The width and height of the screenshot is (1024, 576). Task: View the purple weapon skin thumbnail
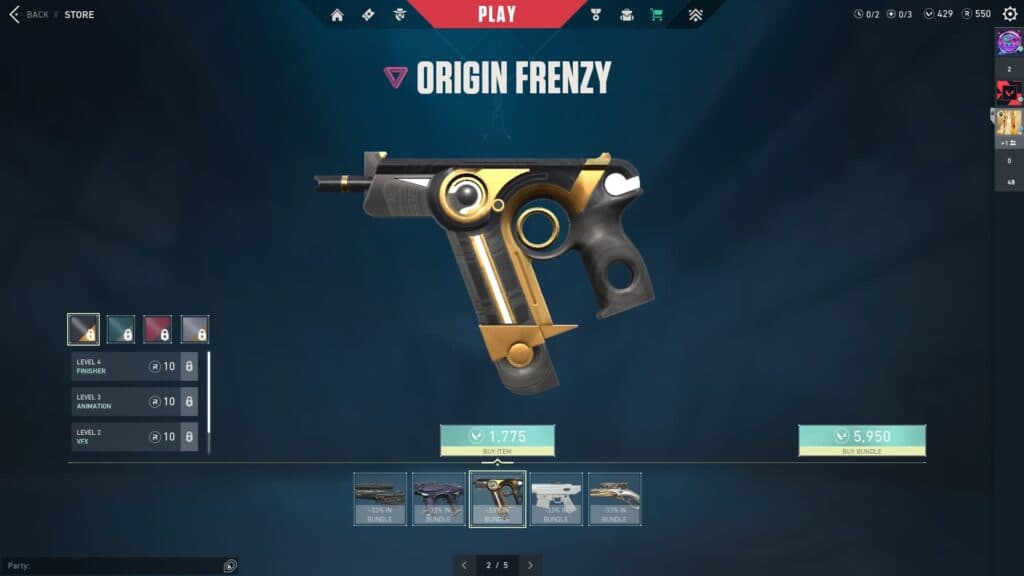point(438,498)
